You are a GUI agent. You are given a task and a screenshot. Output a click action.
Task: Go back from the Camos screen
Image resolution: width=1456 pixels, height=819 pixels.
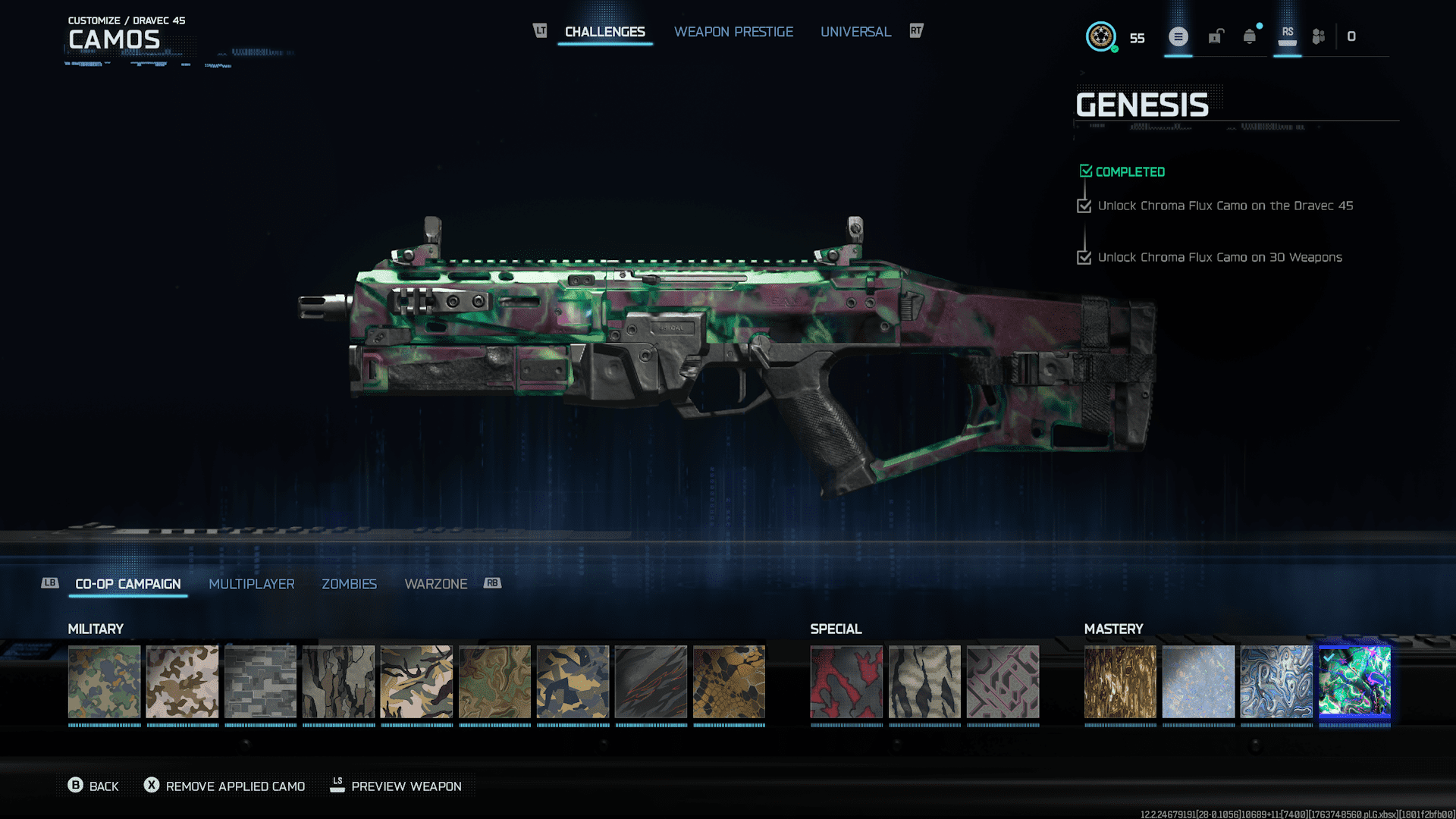(x=93, y=786)
